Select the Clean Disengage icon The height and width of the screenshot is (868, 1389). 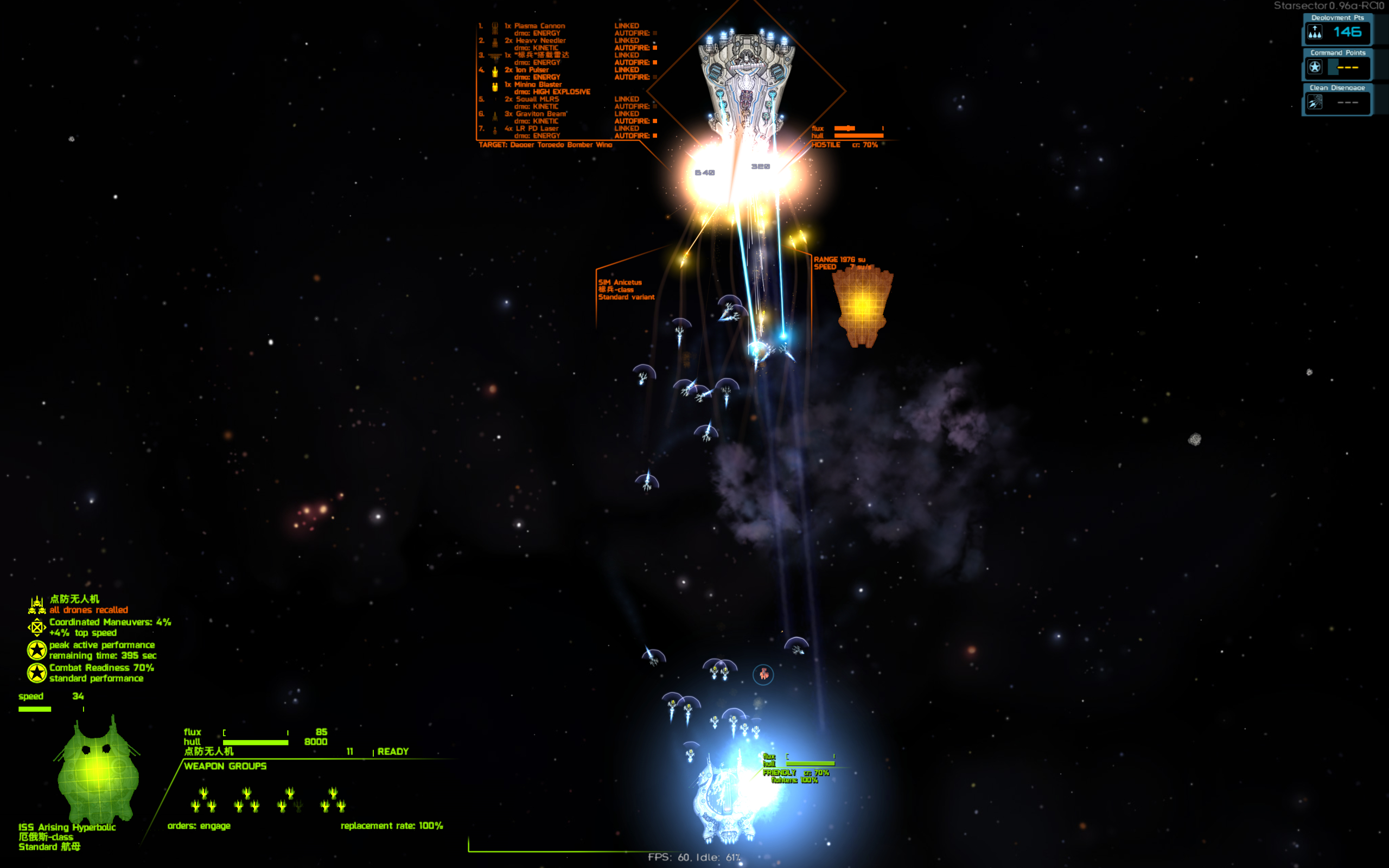point(1314,103)
